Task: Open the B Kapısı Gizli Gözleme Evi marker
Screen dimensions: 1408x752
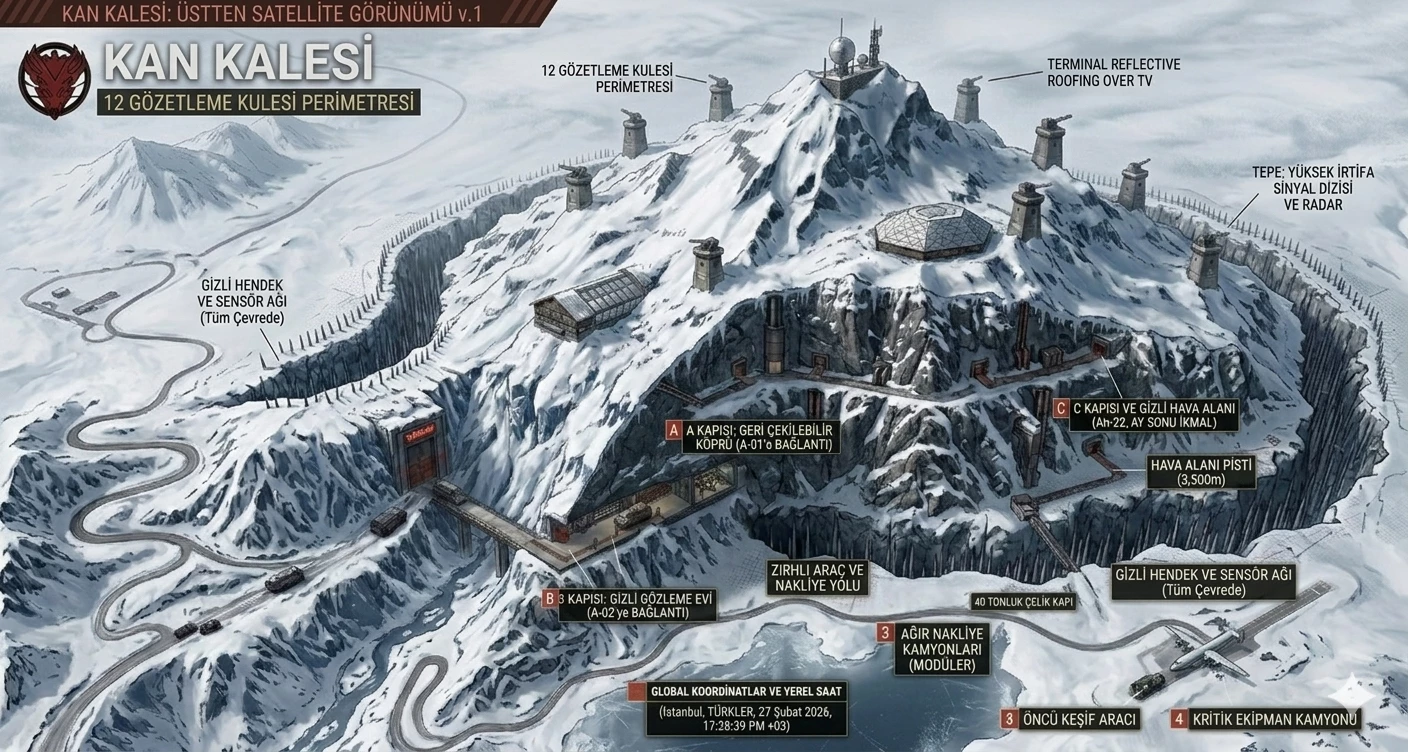Action: point(549,599)
